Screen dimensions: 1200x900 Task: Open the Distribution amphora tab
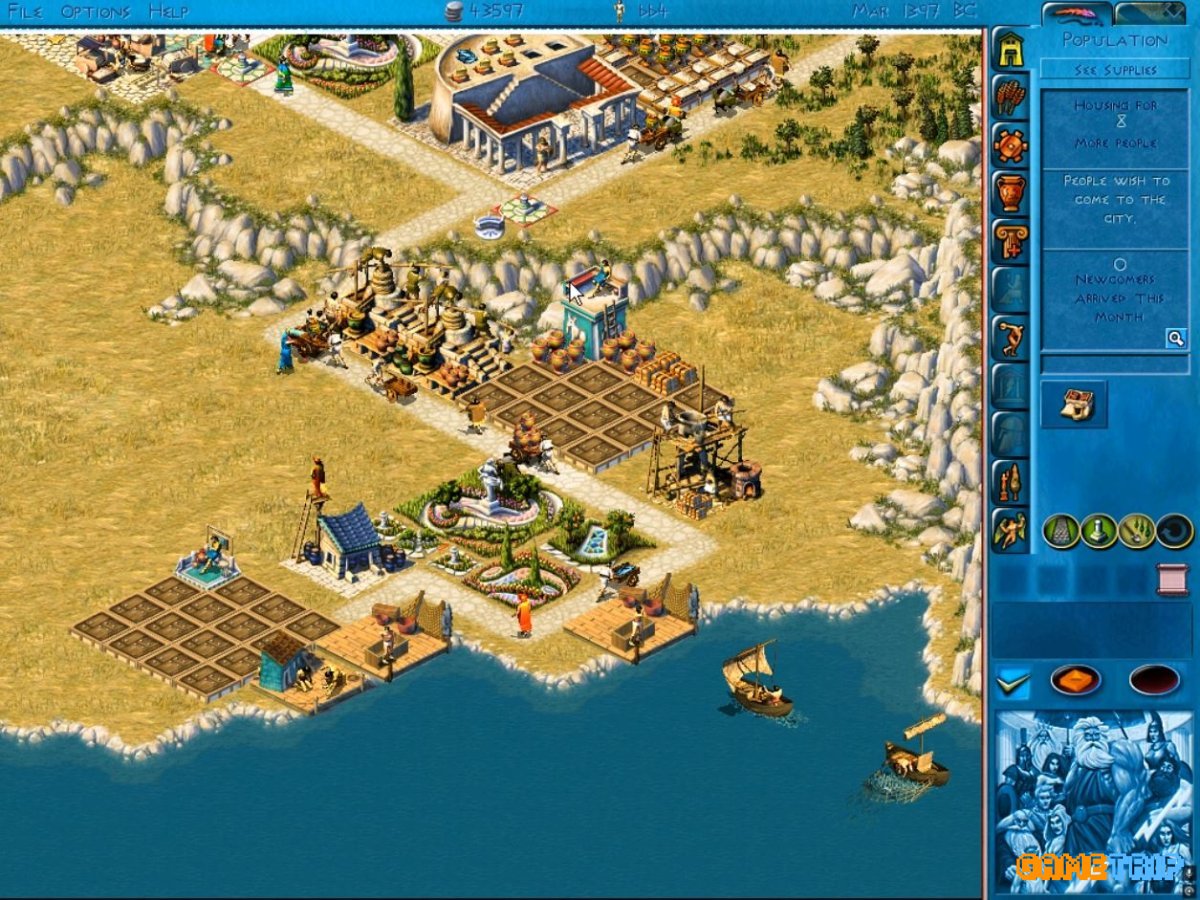point(1010,192)
